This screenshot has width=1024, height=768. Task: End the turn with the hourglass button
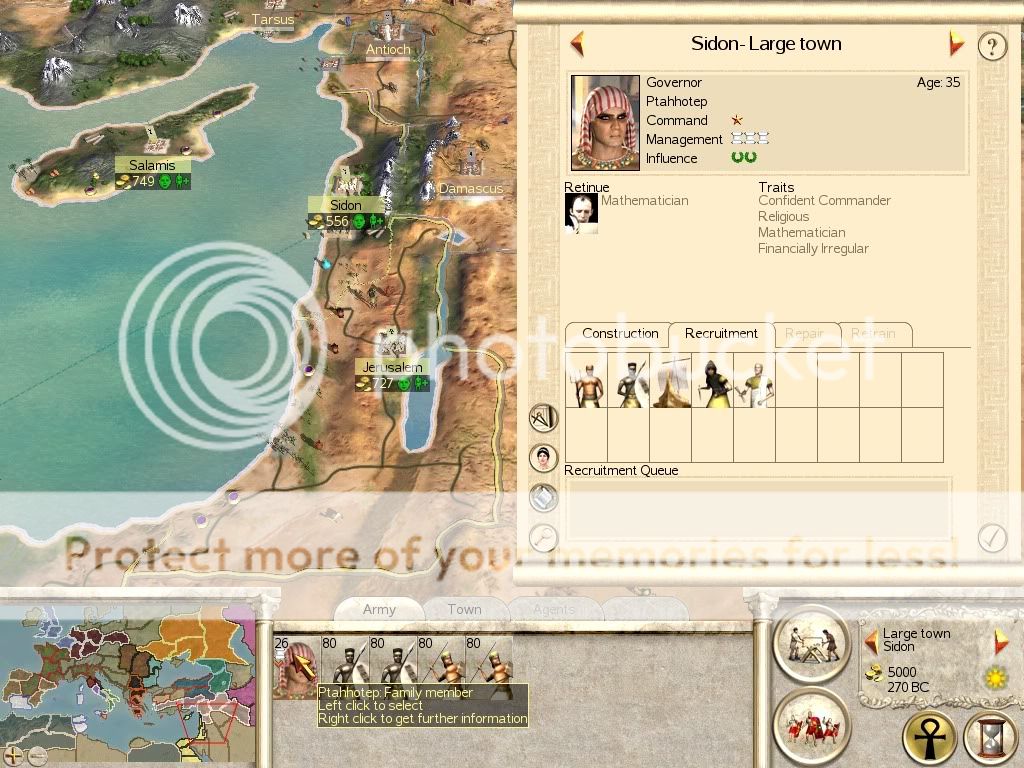tap(989, 738)
